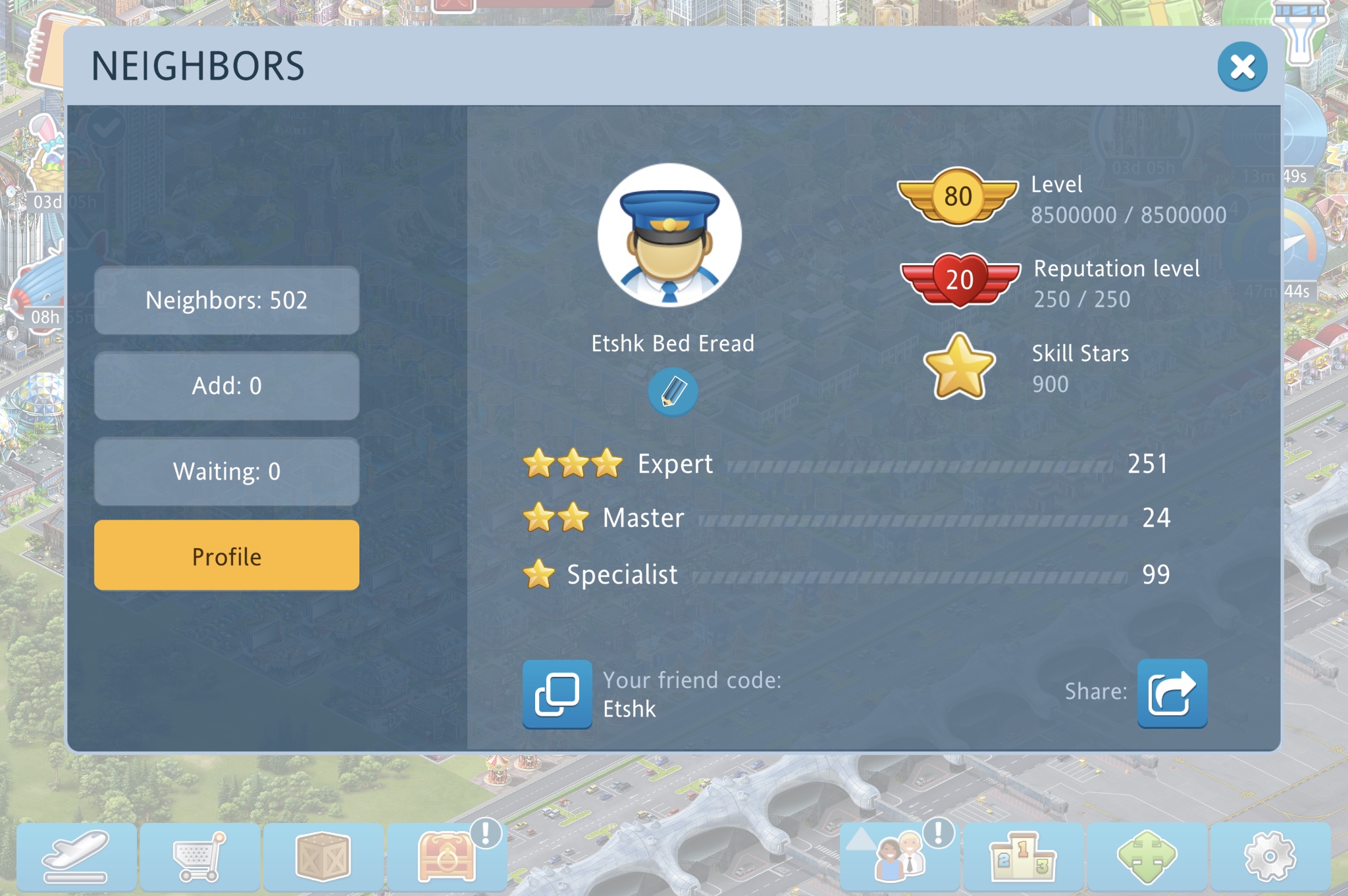The width and height of the screenshot is (1348, 896).
Task: Select the Profile tab
Action: click(x=226, y=556)
